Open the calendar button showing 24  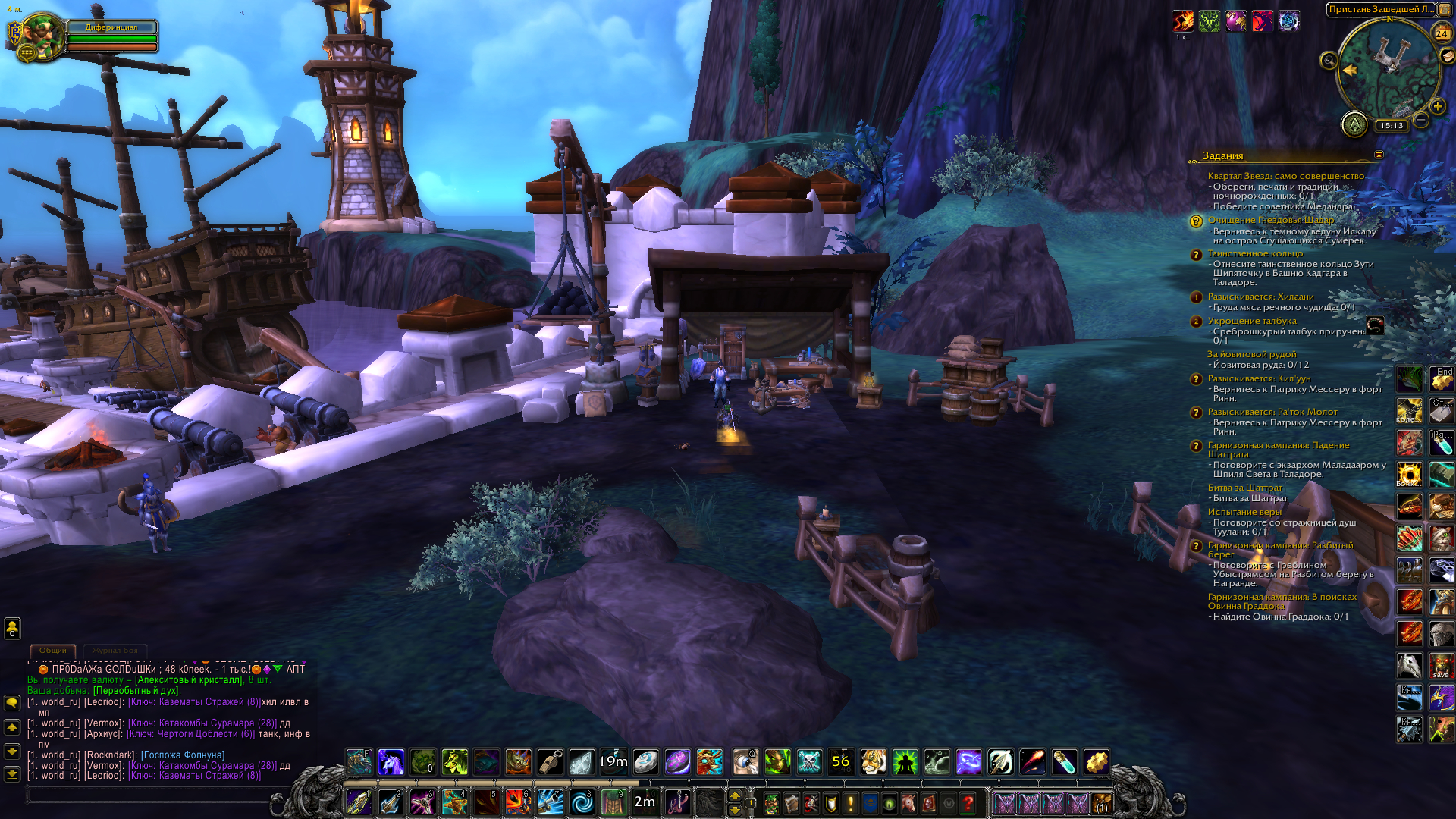[1442, 33]
